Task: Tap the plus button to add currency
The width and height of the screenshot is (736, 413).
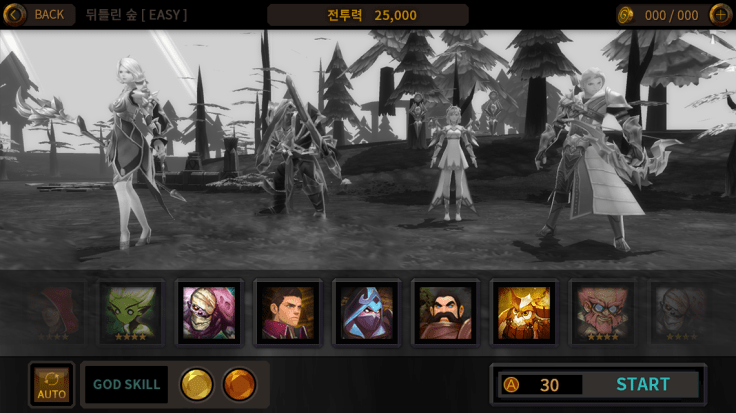Action: click(x=719, y=14)
